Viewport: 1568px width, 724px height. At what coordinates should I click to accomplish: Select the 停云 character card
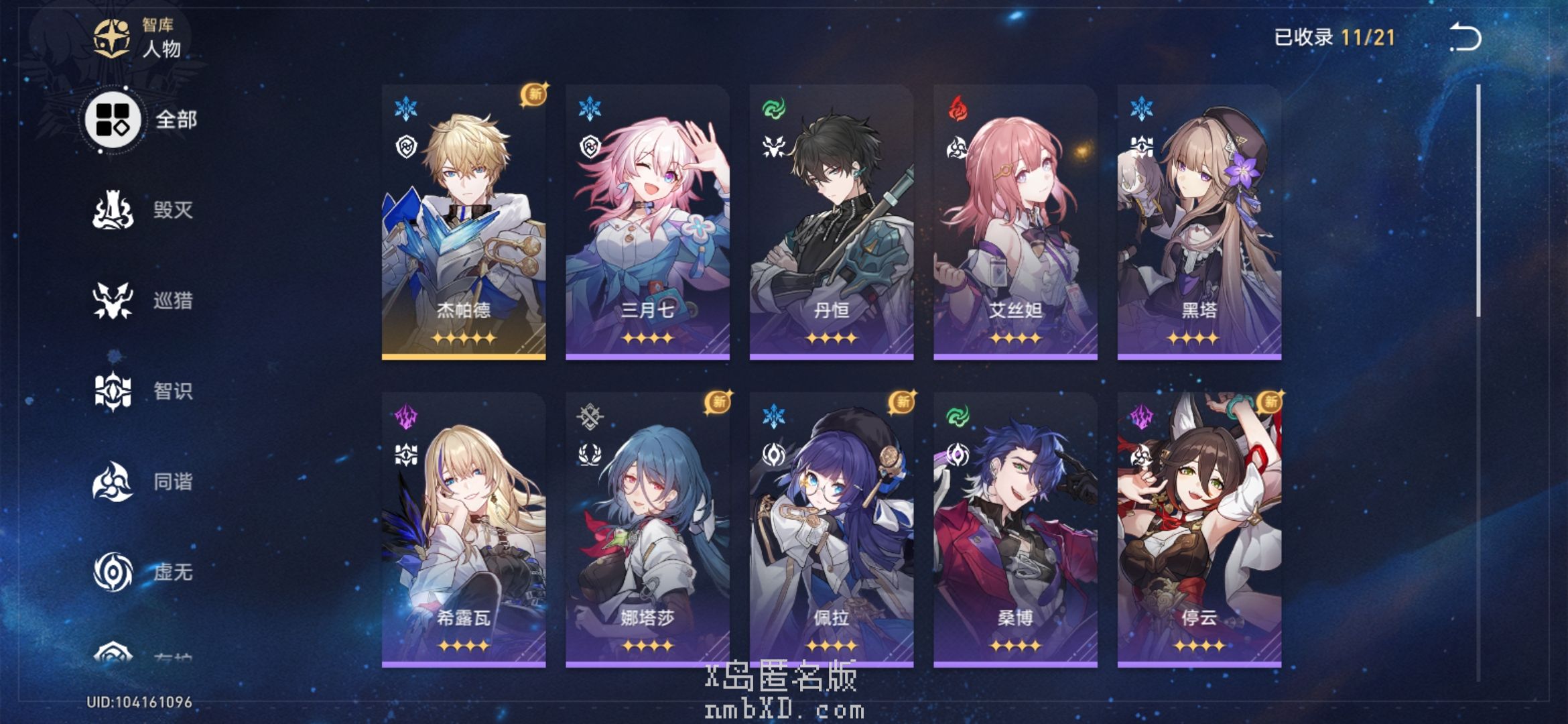1199,530
